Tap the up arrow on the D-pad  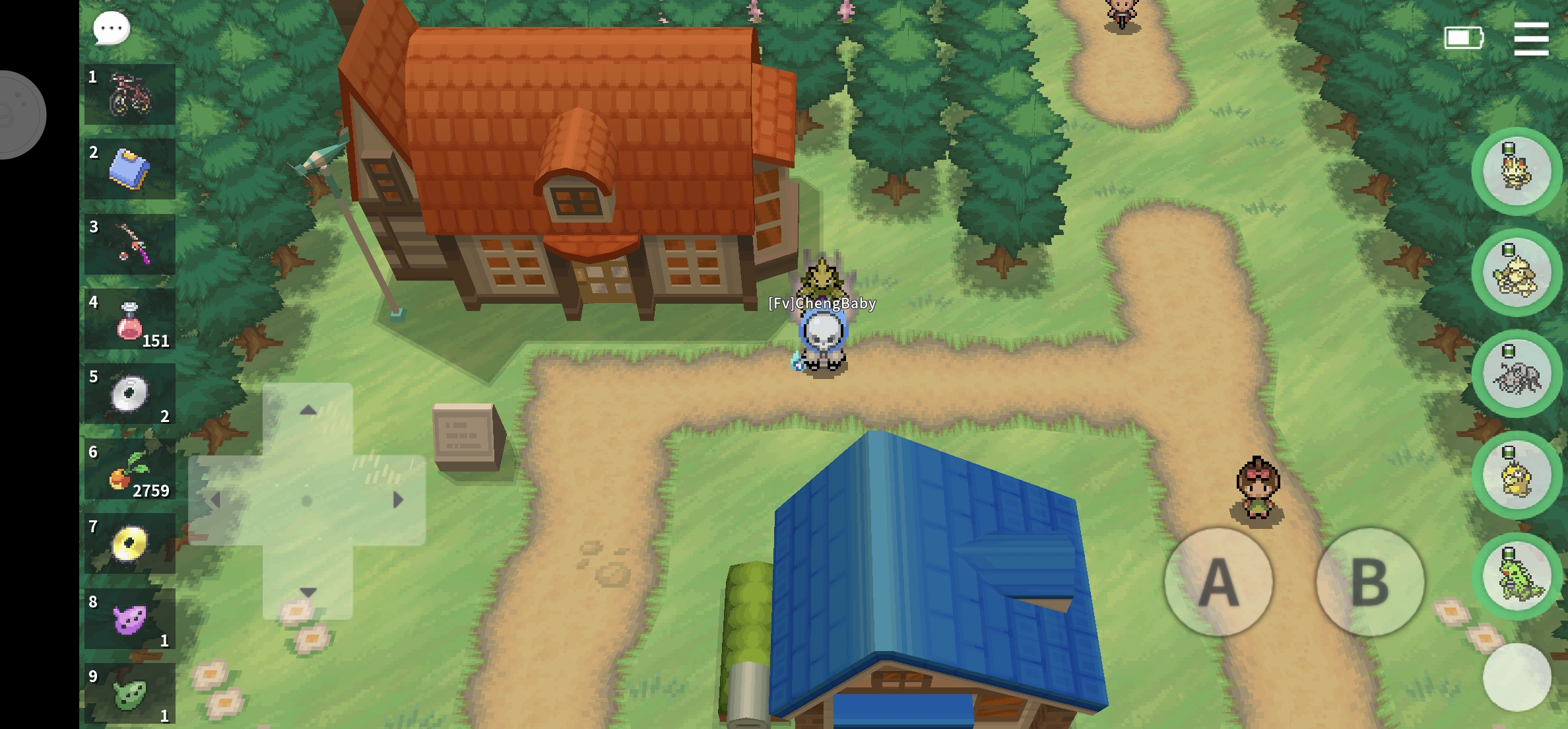coord(308,409)
